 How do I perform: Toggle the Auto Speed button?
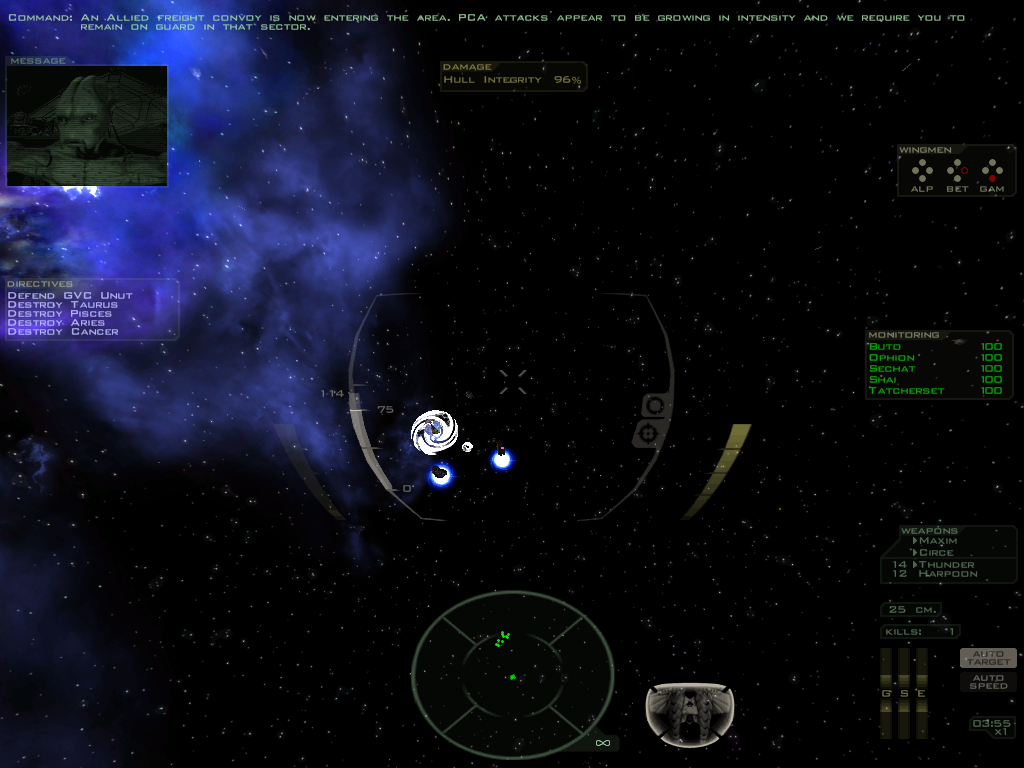coord(988,682)
